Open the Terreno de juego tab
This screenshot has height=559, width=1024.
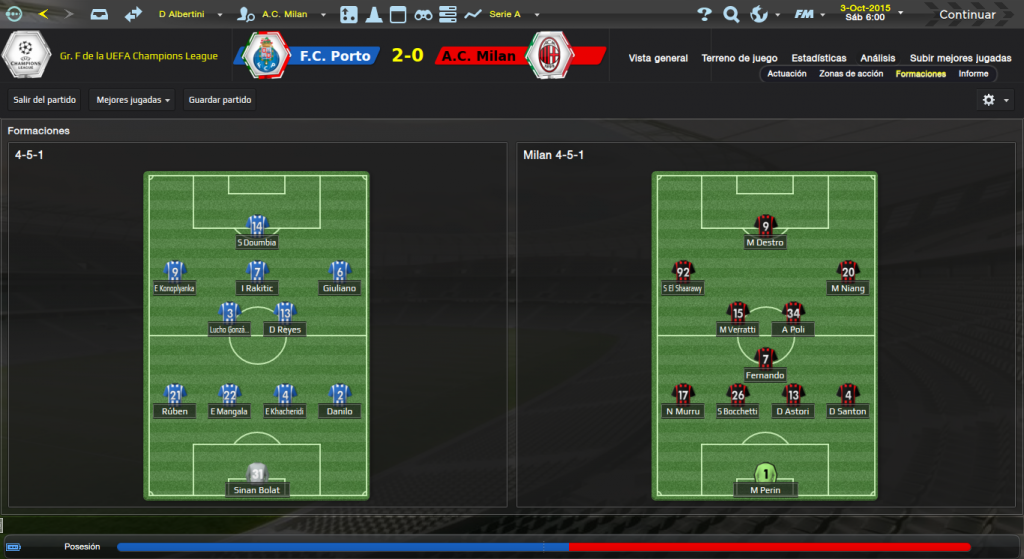(x=739, y=58)
